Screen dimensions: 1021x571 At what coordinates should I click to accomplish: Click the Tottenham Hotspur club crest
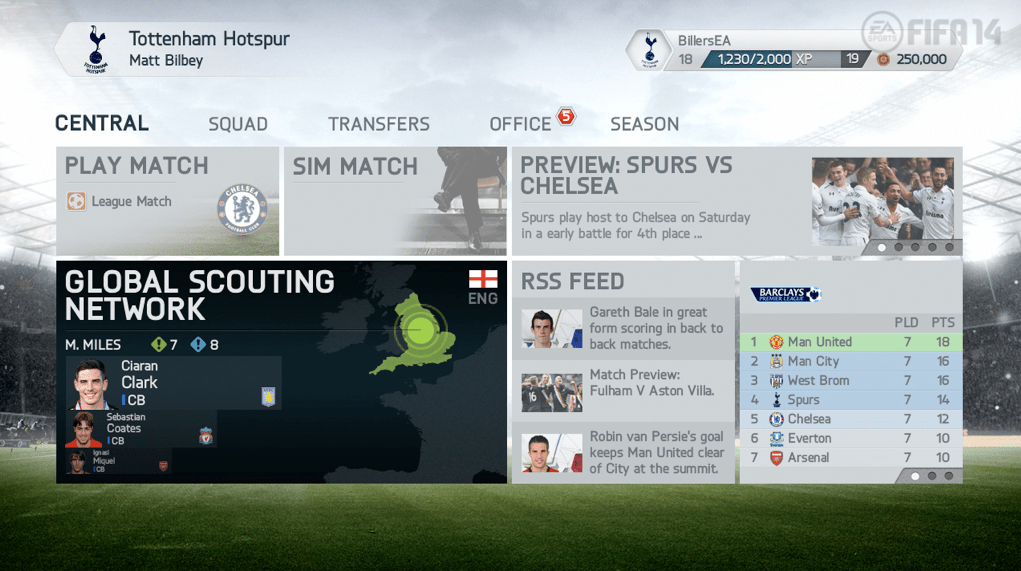tap(96, 49)
